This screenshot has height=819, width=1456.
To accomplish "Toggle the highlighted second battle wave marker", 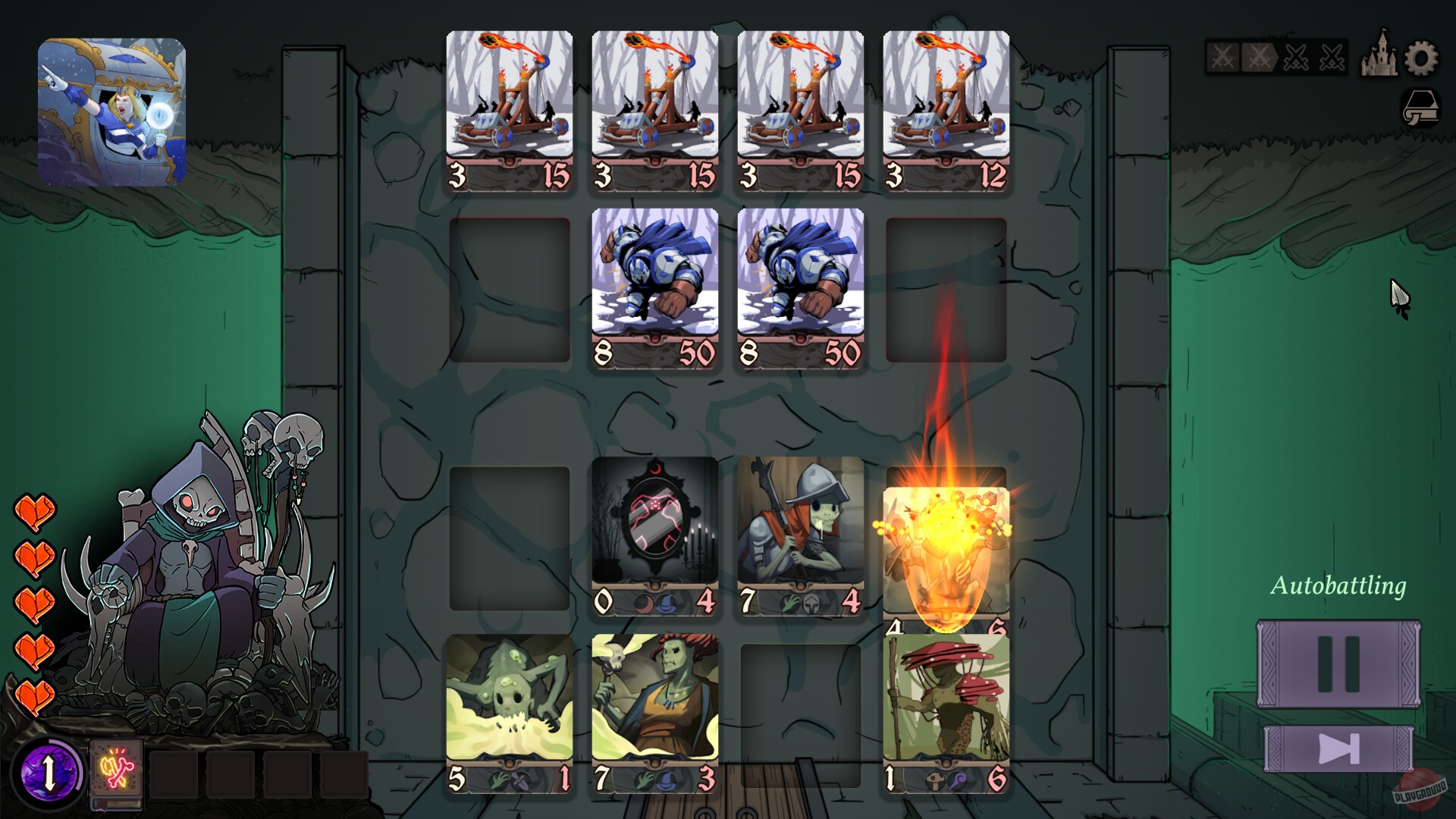I will [1258, 57].
